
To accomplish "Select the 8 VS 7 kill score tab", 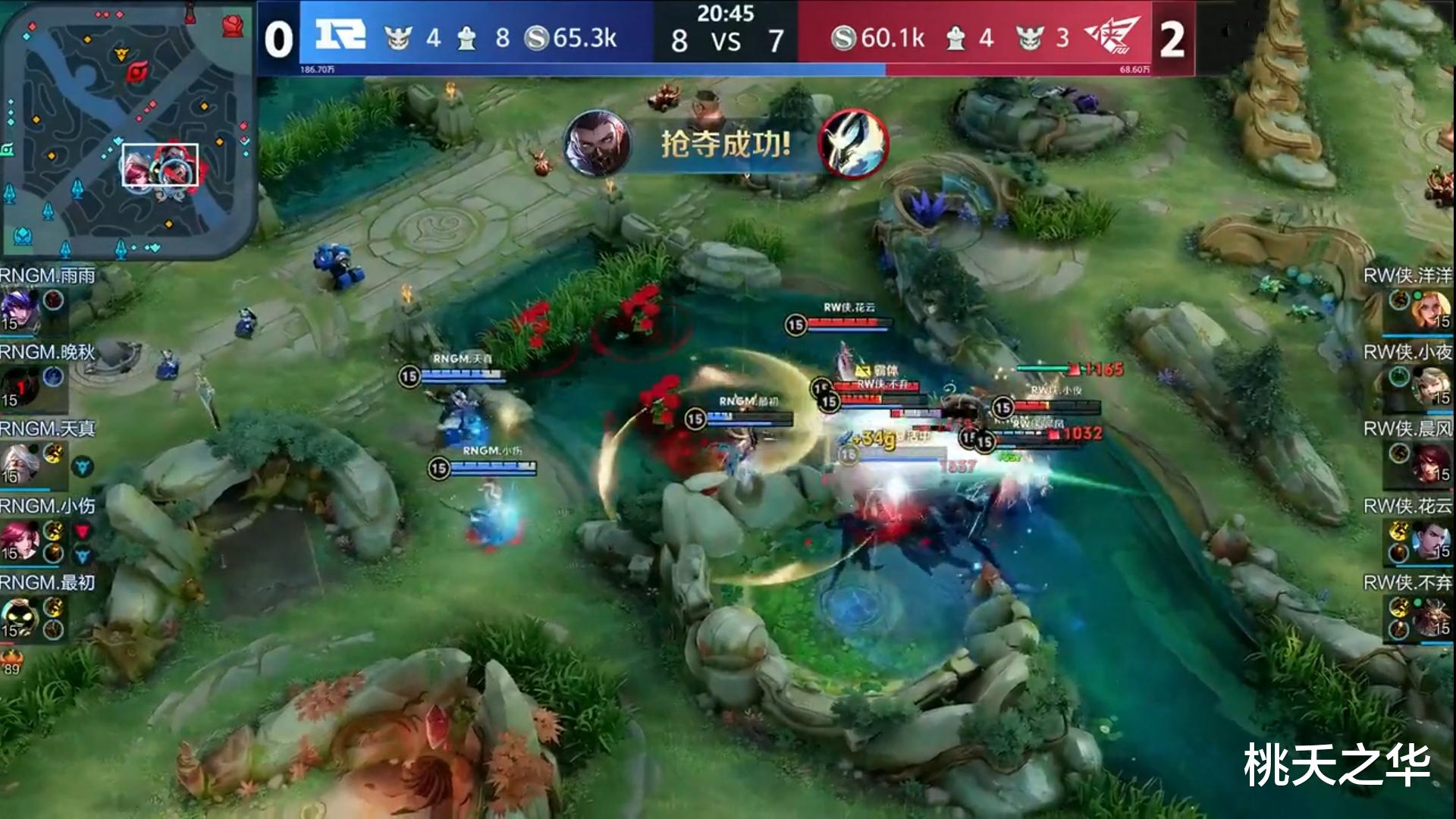I will (x=724, y=39).
